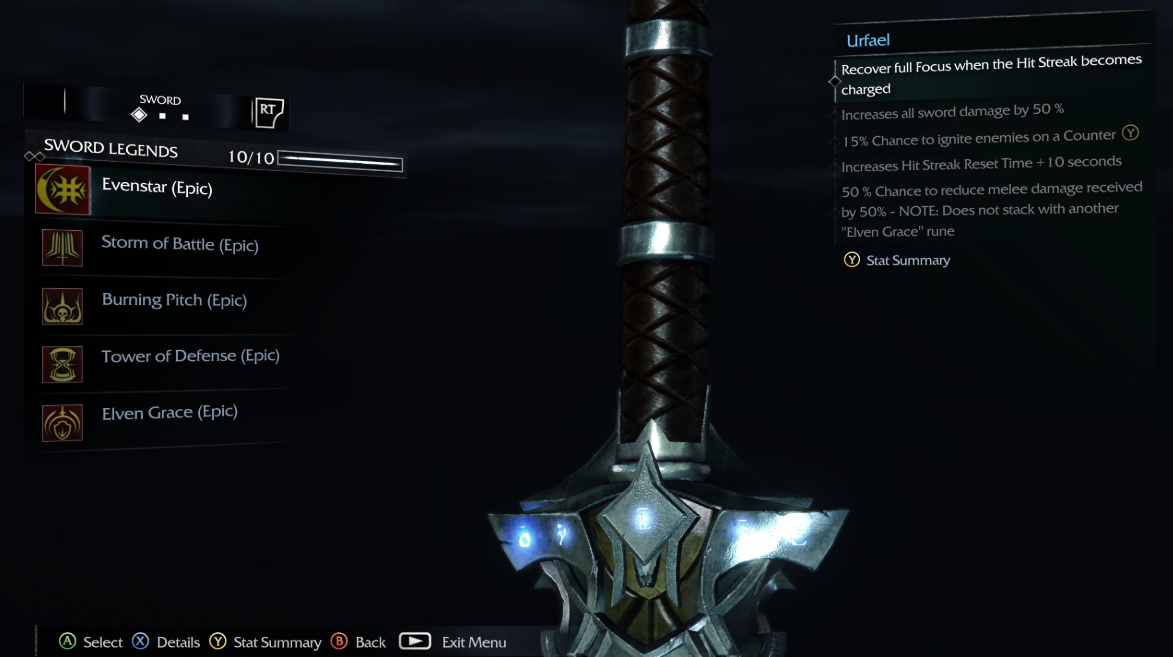Choose Exit Menu at the bottom
The height and width of the screenshot is (657, 1173).
(453, 642)
